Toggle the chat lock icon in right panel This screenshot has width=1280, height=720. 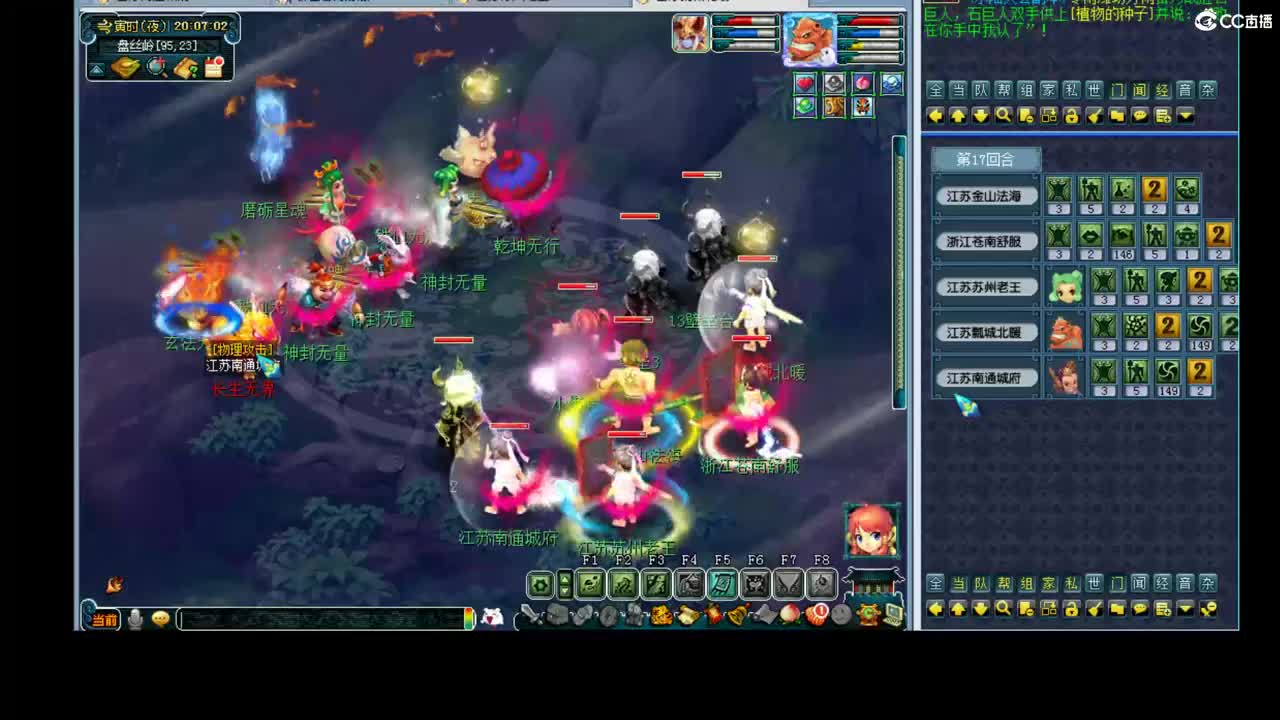click(x=1071, y=116)
